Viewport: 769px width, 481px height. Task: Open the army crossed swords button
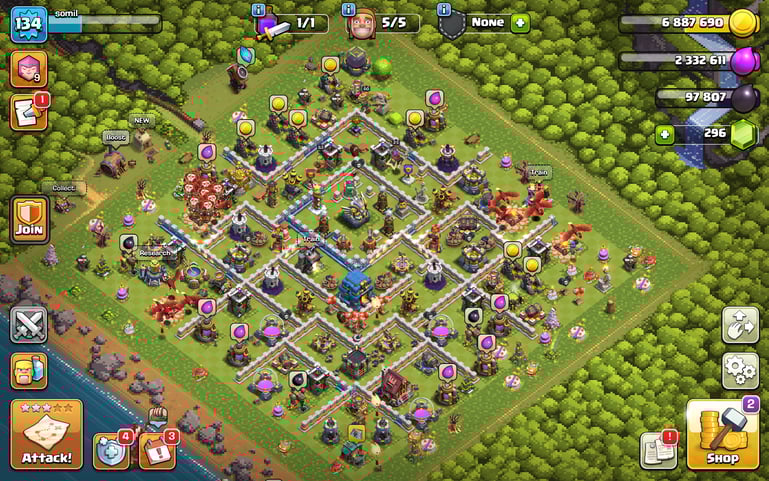pos(29,325)
